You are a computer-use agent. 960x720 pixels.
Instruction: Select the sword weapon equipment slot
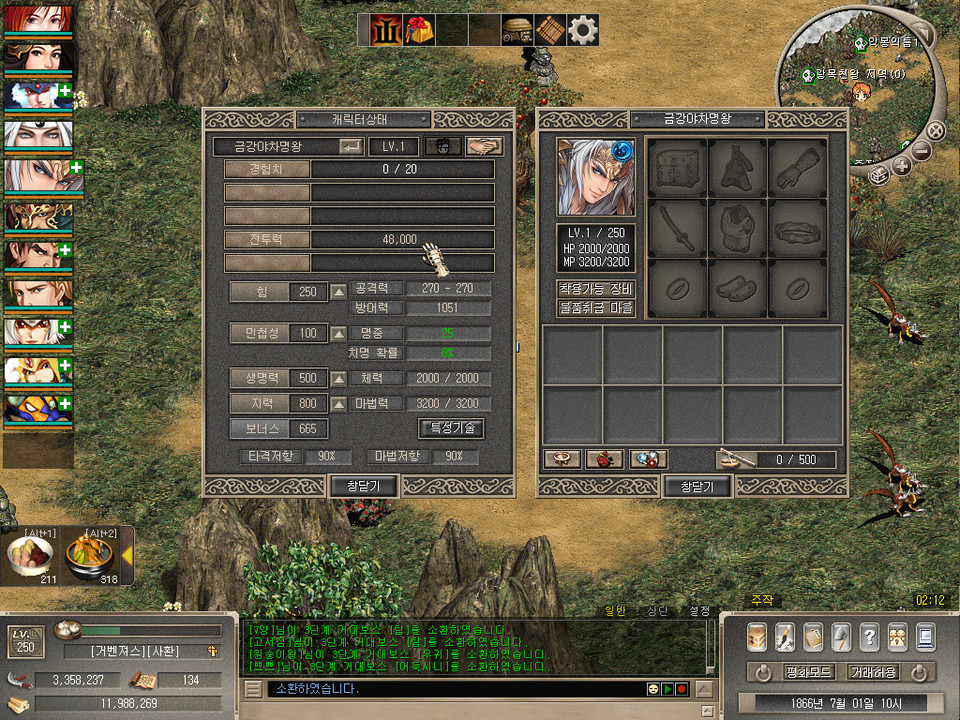pos(678,227)
